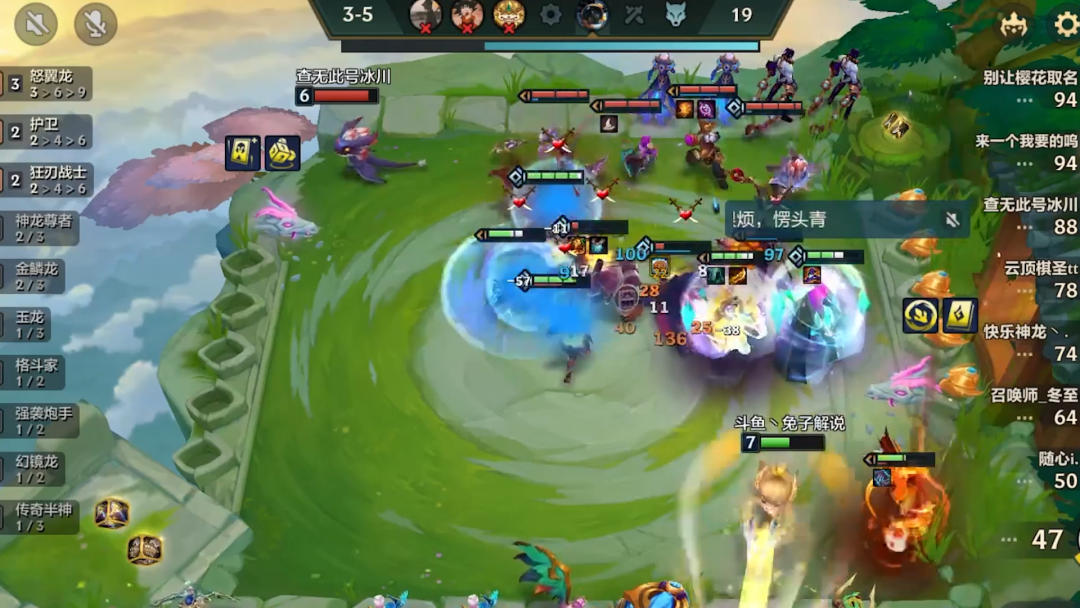
Task: Select the 怒翼龙 trait entry
Action: (47, 84)
